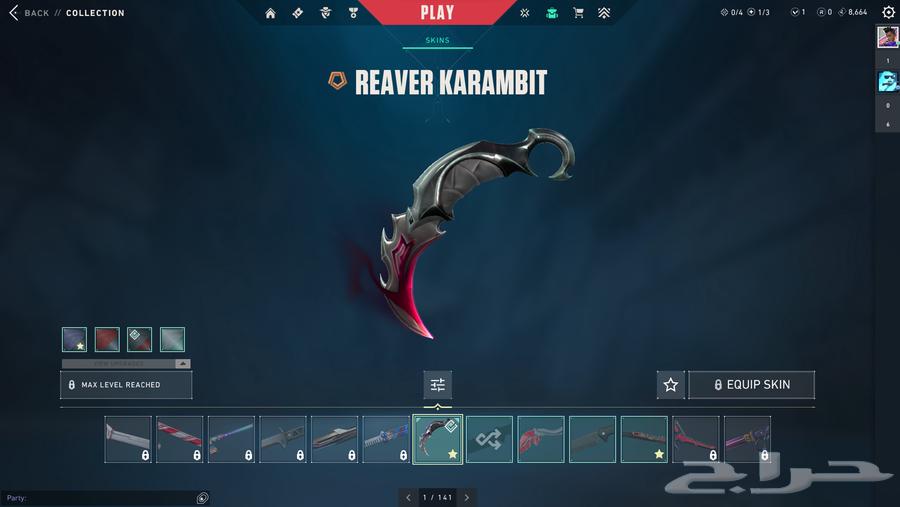Go back to the Collection screen
900x507 pixels.
30,13
